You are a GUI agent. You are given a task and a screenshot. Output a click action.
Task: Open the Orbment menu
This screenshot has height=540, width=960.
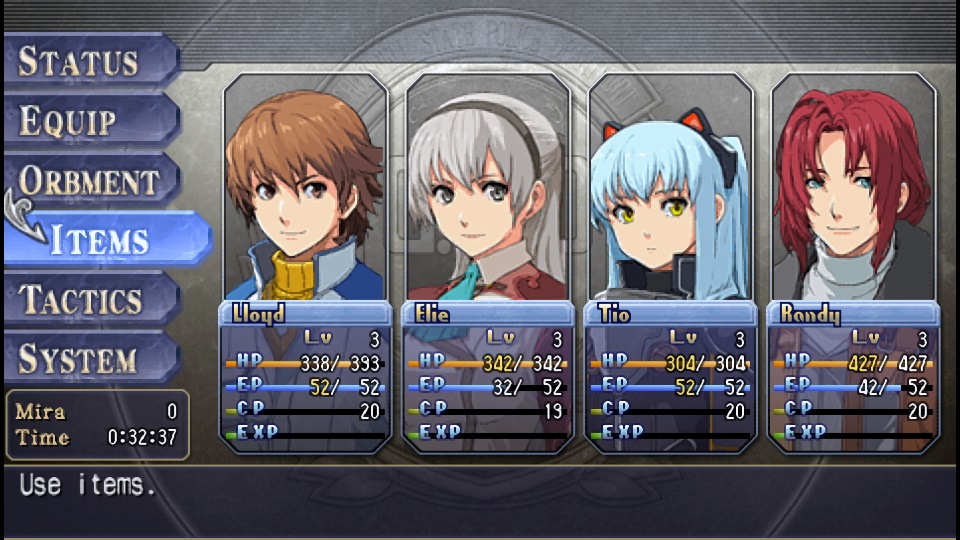(90, 181)
